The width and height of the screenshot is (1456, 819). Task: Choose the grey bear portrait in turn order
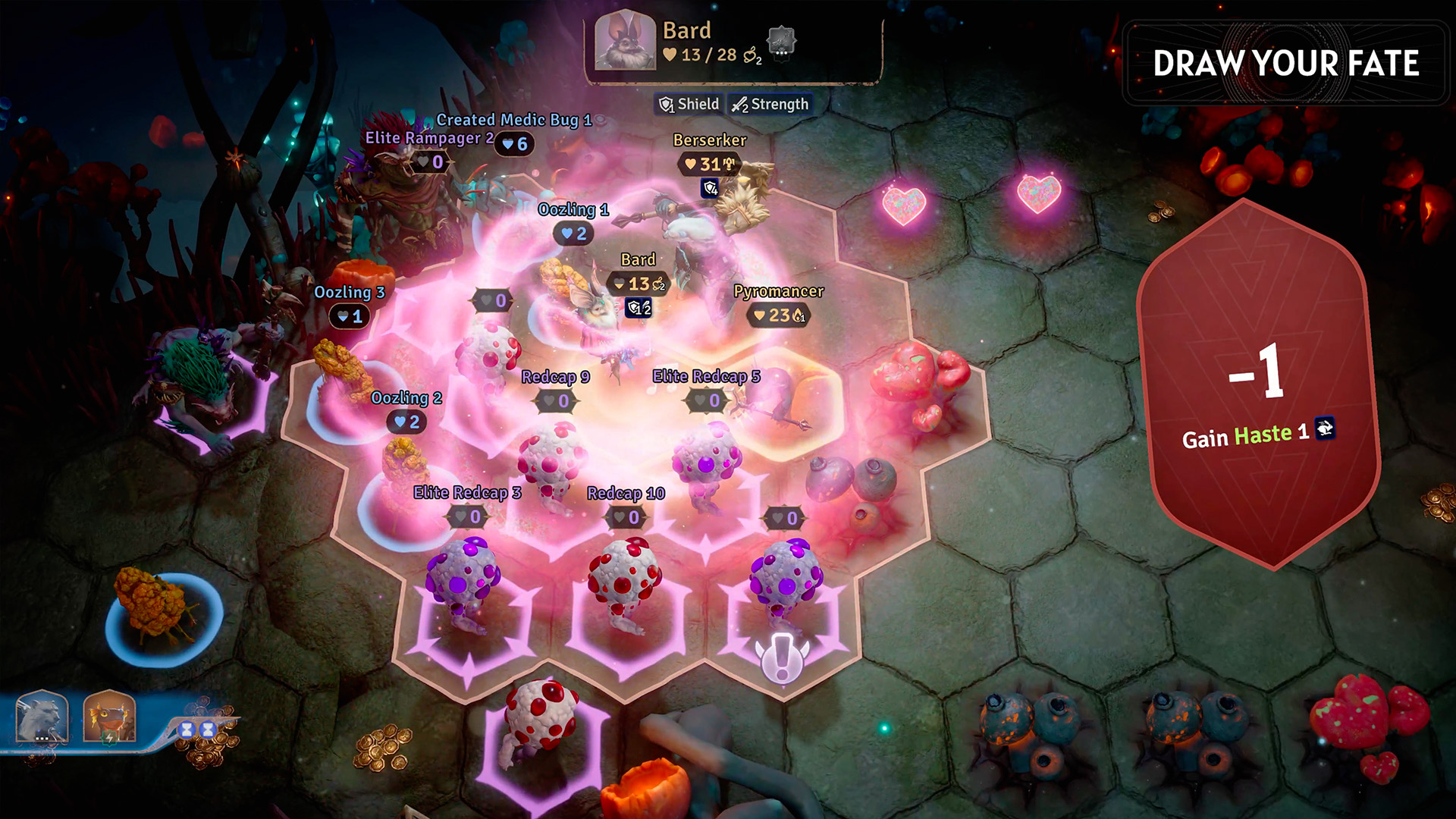click(42, 717)
